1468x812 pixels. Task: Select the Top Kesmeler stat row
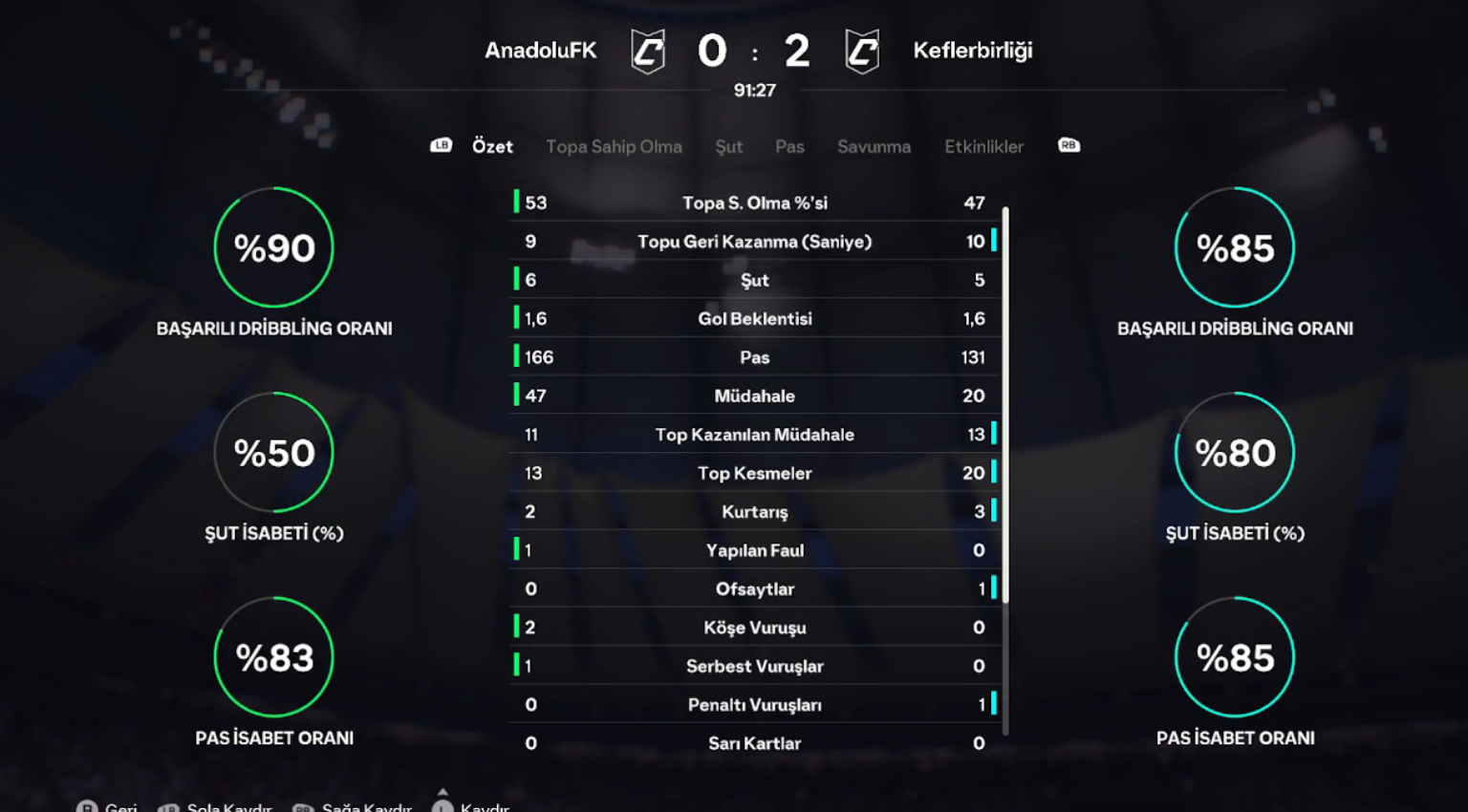(754, 473)
